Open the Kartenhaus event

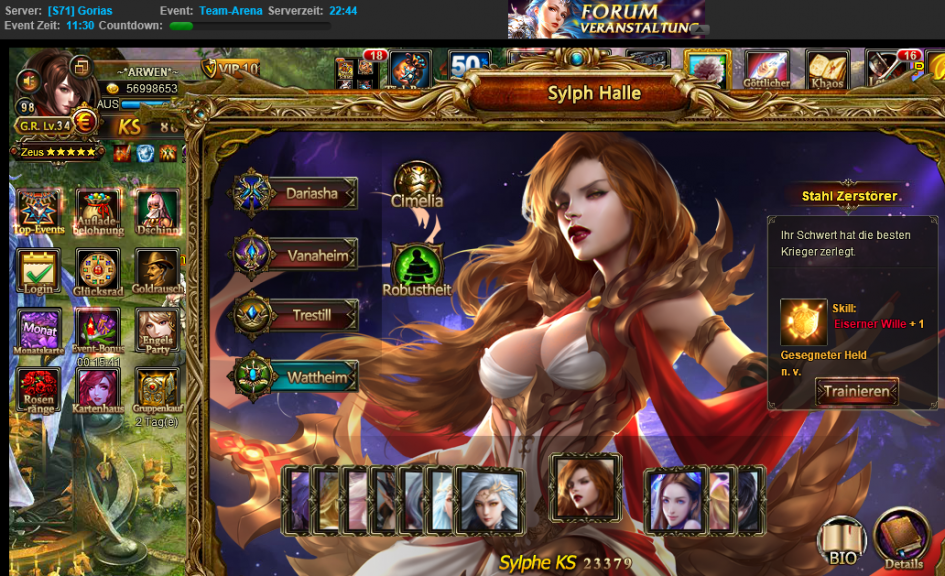pyautogui.click(x=98, y=390)
